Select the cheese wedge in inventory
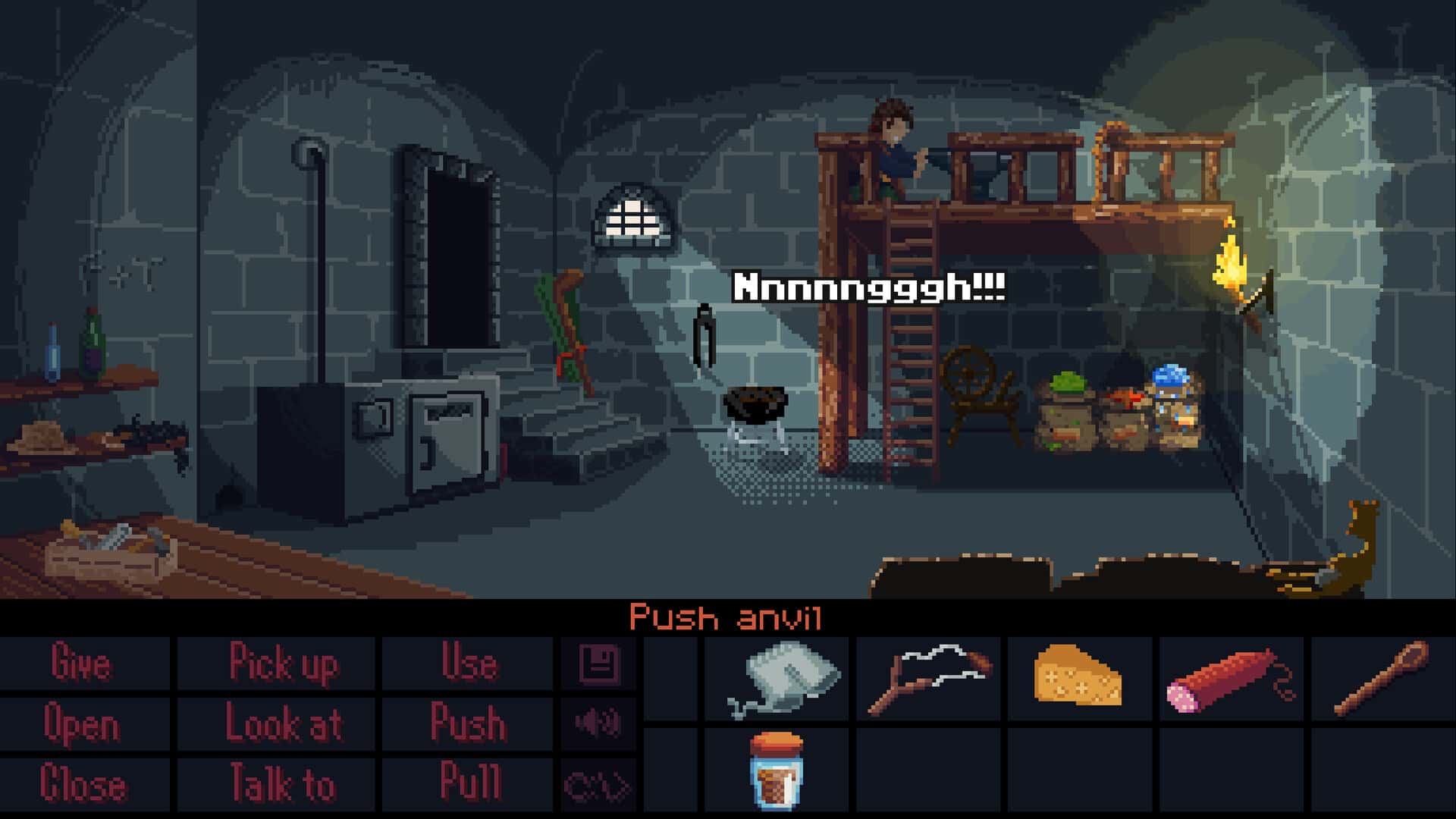The height and width of the screenshot is (819, 1456). [x=1078, y=676]
